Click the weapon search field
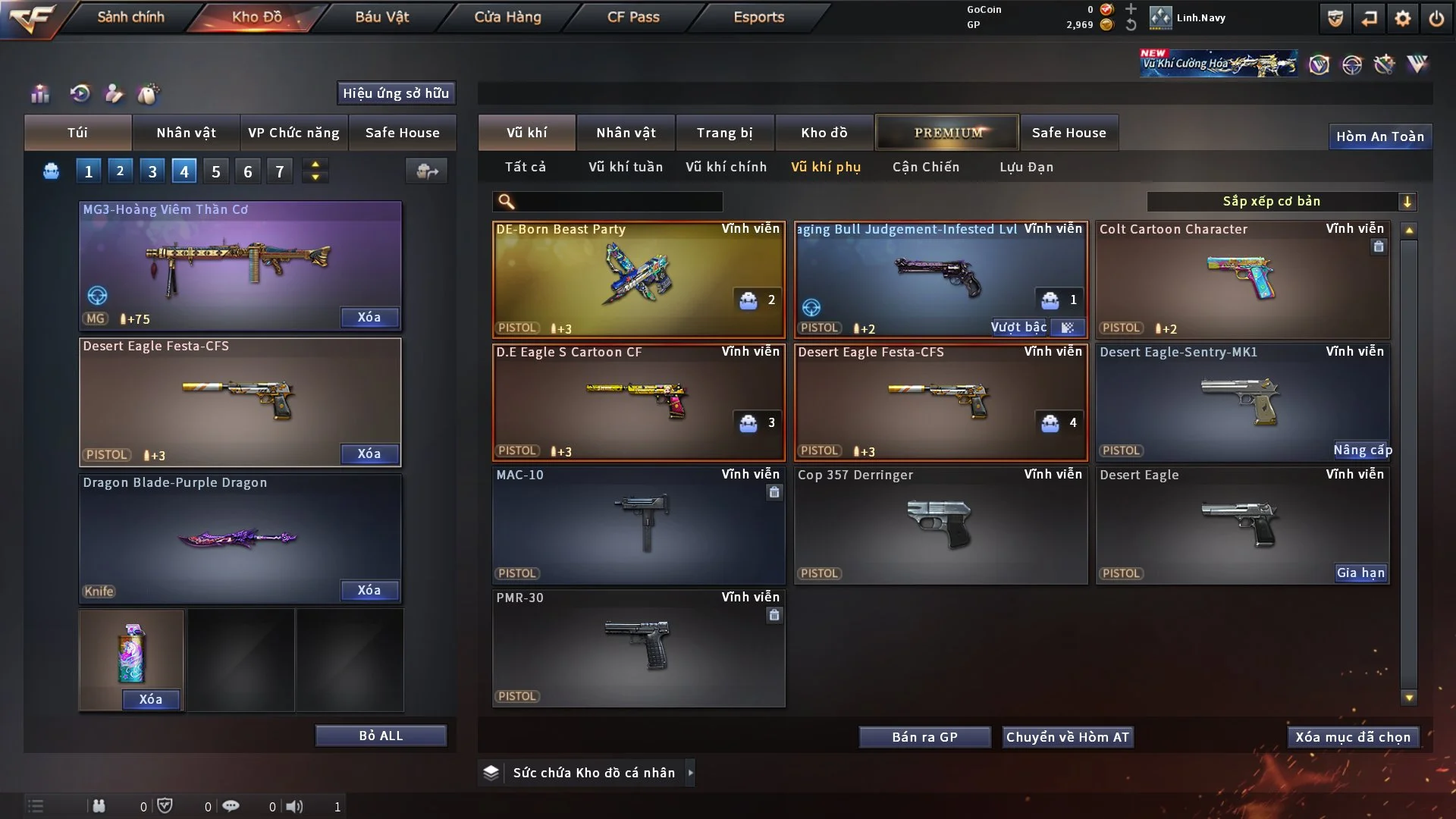The width and height of the screenshot is (1456, 819). (618, 202)
